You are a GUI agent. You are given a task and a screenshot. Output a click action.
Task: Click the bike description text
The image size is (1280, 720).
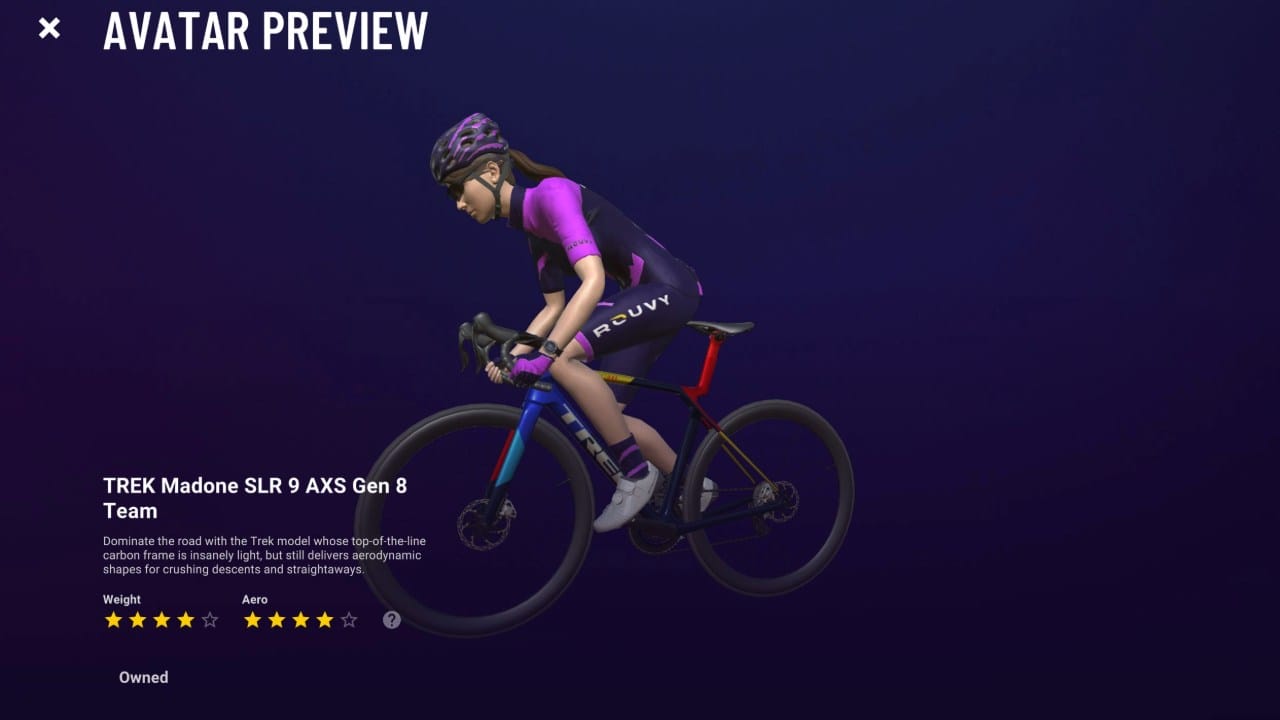tap(263, 552)
